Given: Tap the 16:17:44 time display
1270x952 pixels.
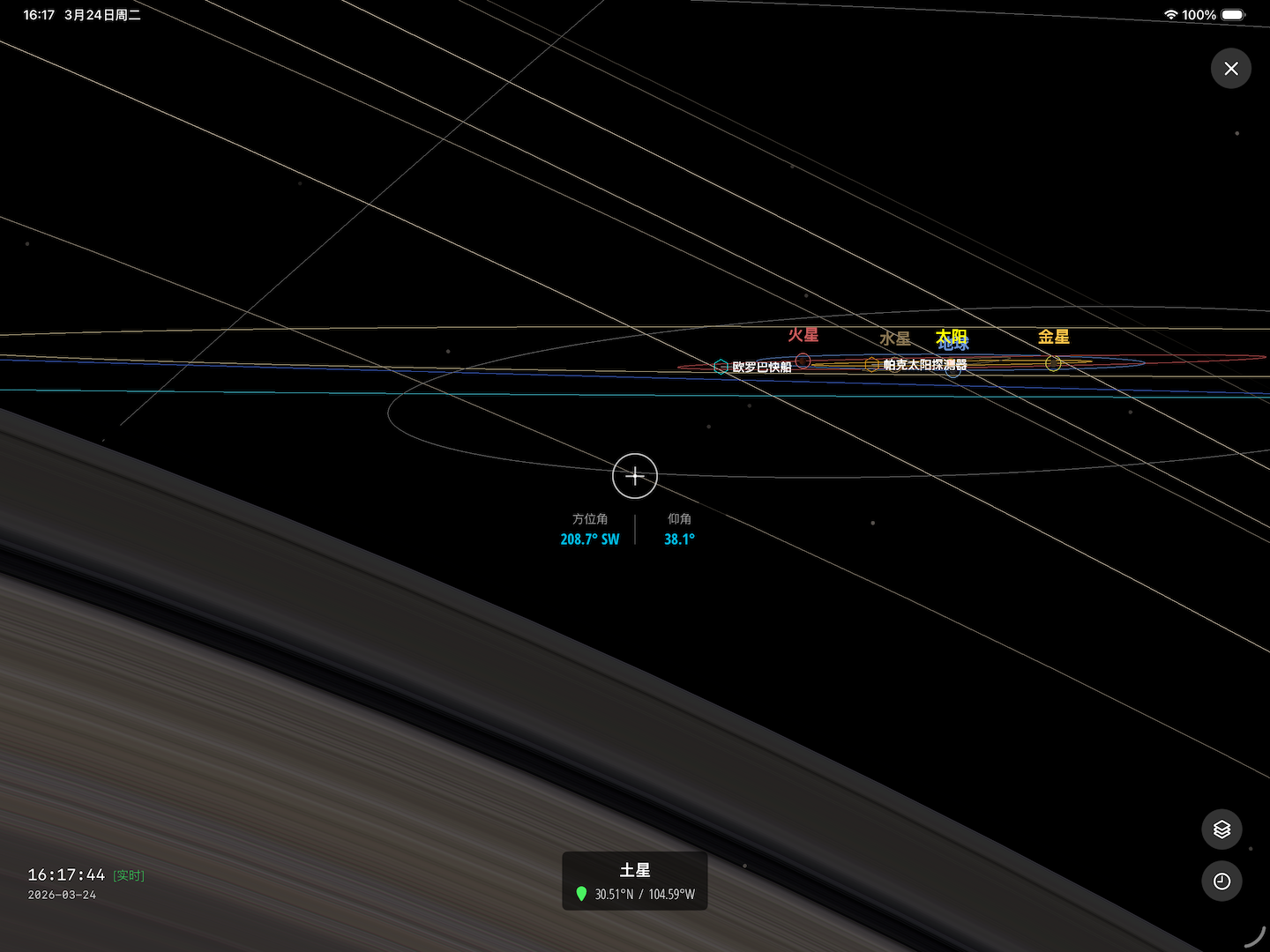Looking at the screenshot, I should point(66,874).
